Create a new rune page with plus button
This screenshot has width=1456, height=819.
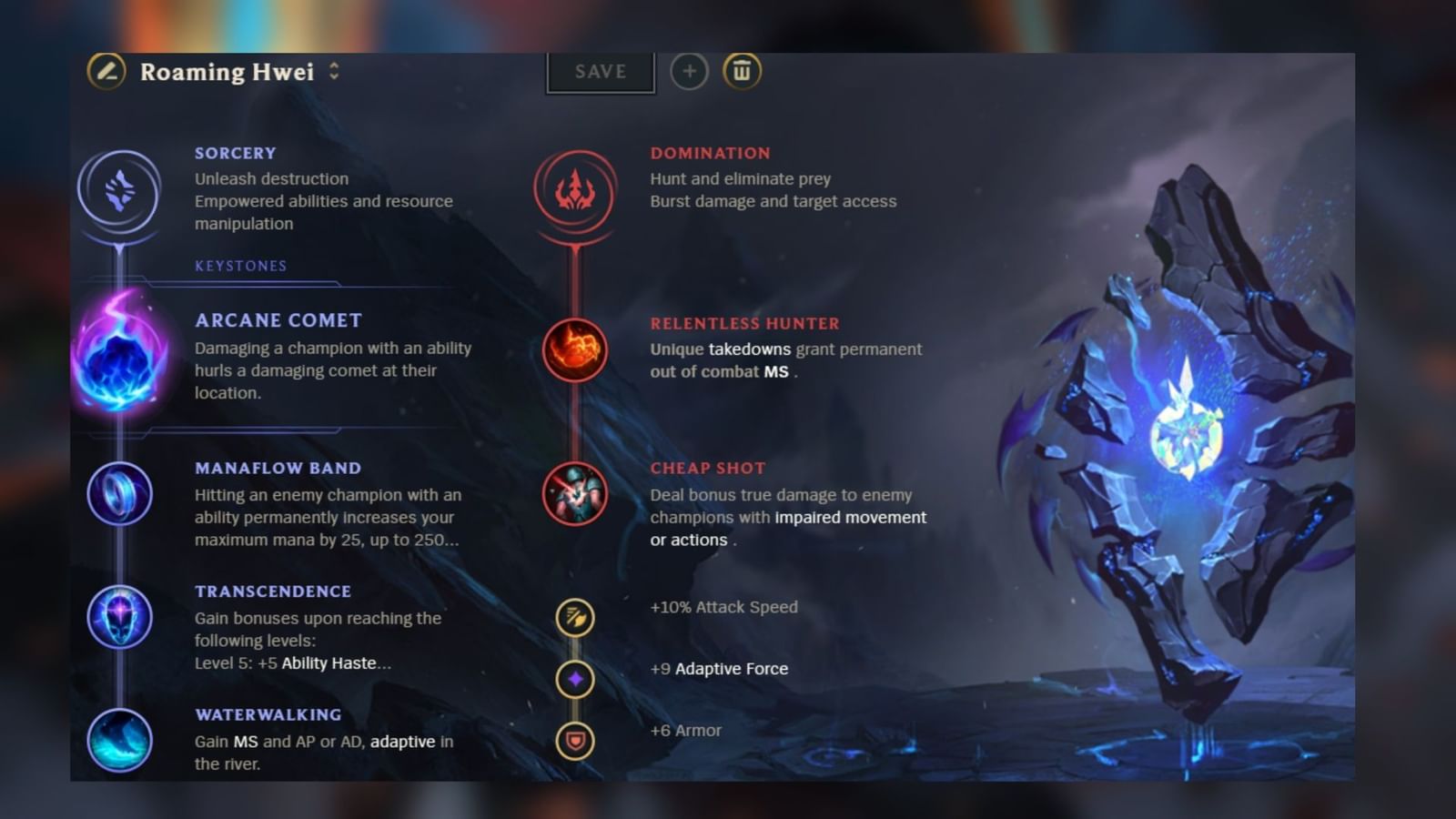[x=689, y=71]
